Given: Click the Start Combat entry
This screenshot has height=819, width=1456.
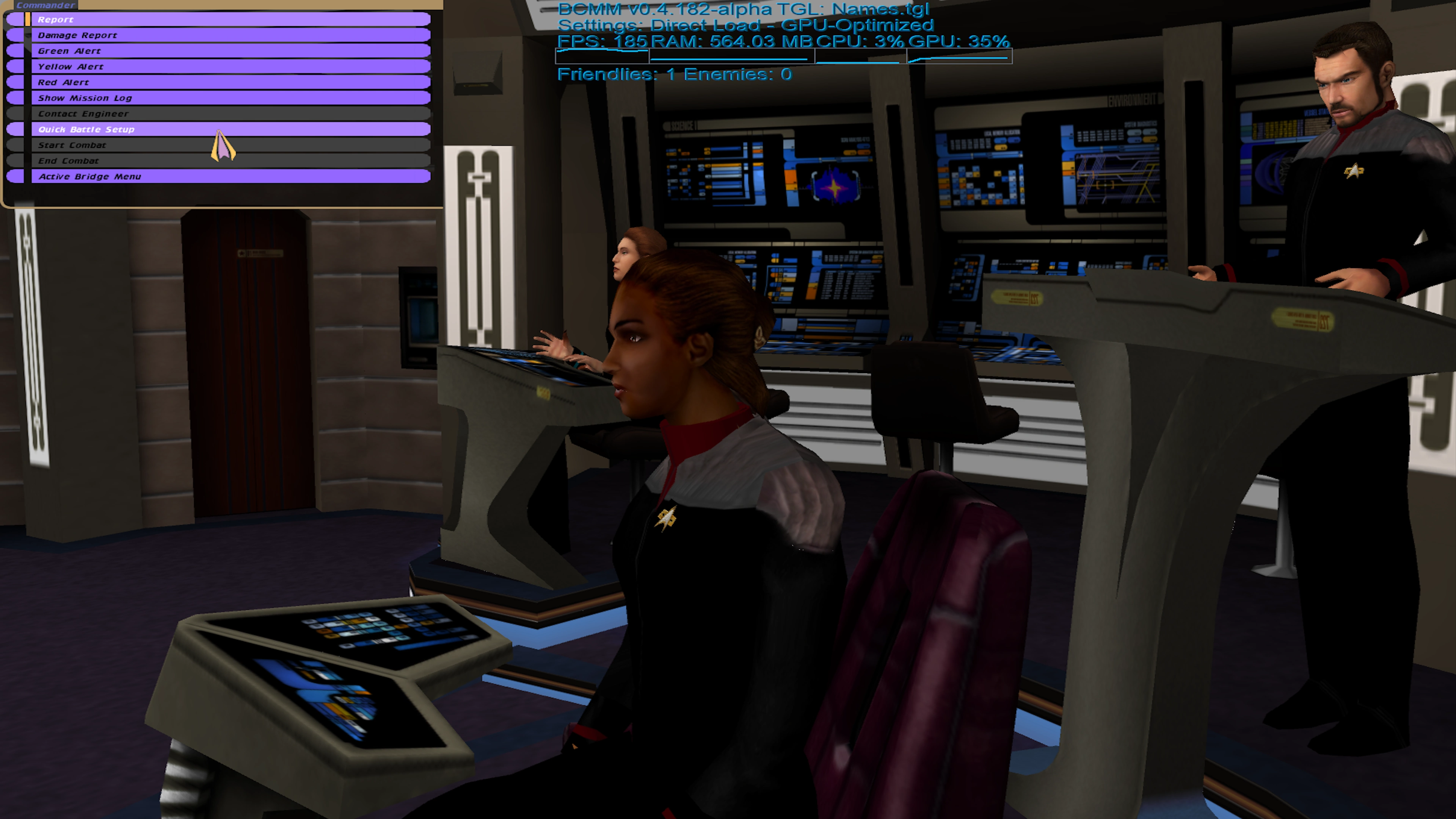Looking at the screenshot, I should click(x=226, y=145).
